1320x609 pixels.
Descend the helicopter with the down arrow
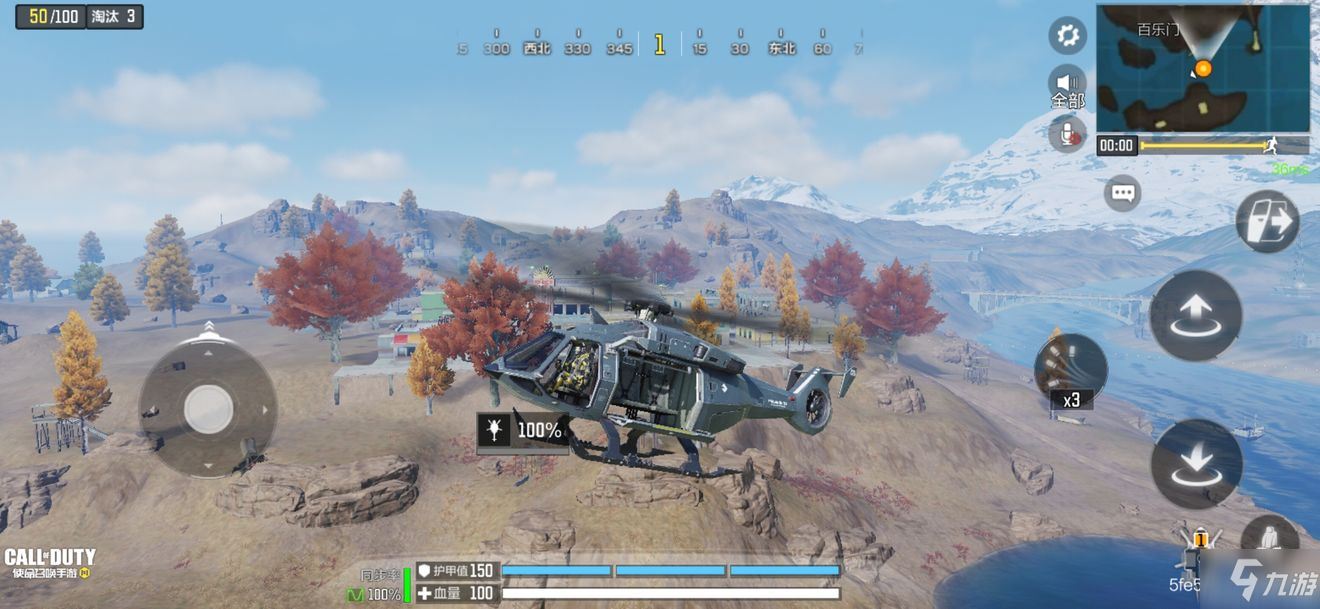[1196, 463]
